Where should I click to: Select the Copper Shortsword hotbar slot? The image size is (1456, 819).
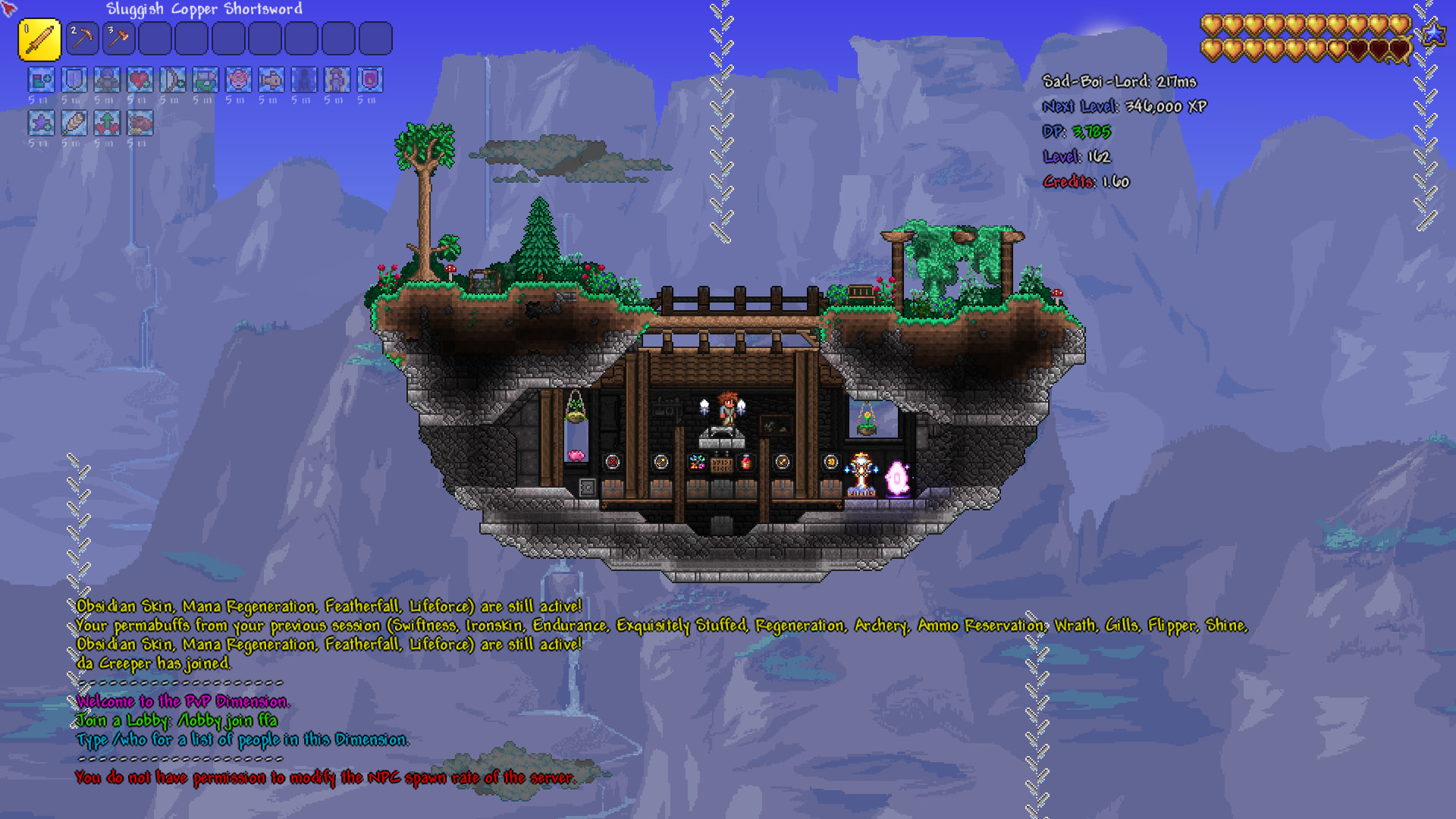[39, 39]
